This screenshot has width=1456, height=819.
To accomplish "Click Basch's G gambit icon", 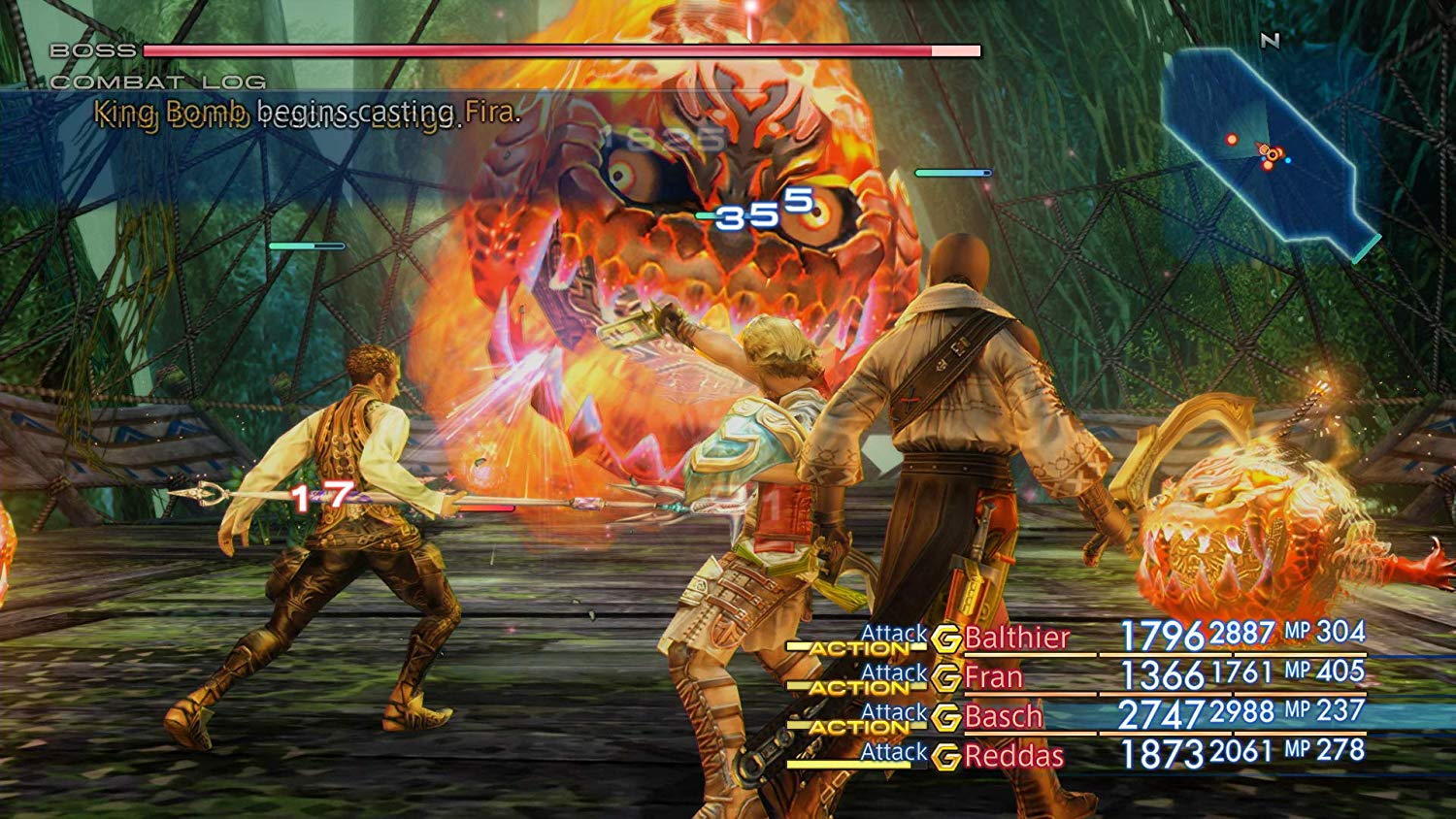I will click(945, 718).
